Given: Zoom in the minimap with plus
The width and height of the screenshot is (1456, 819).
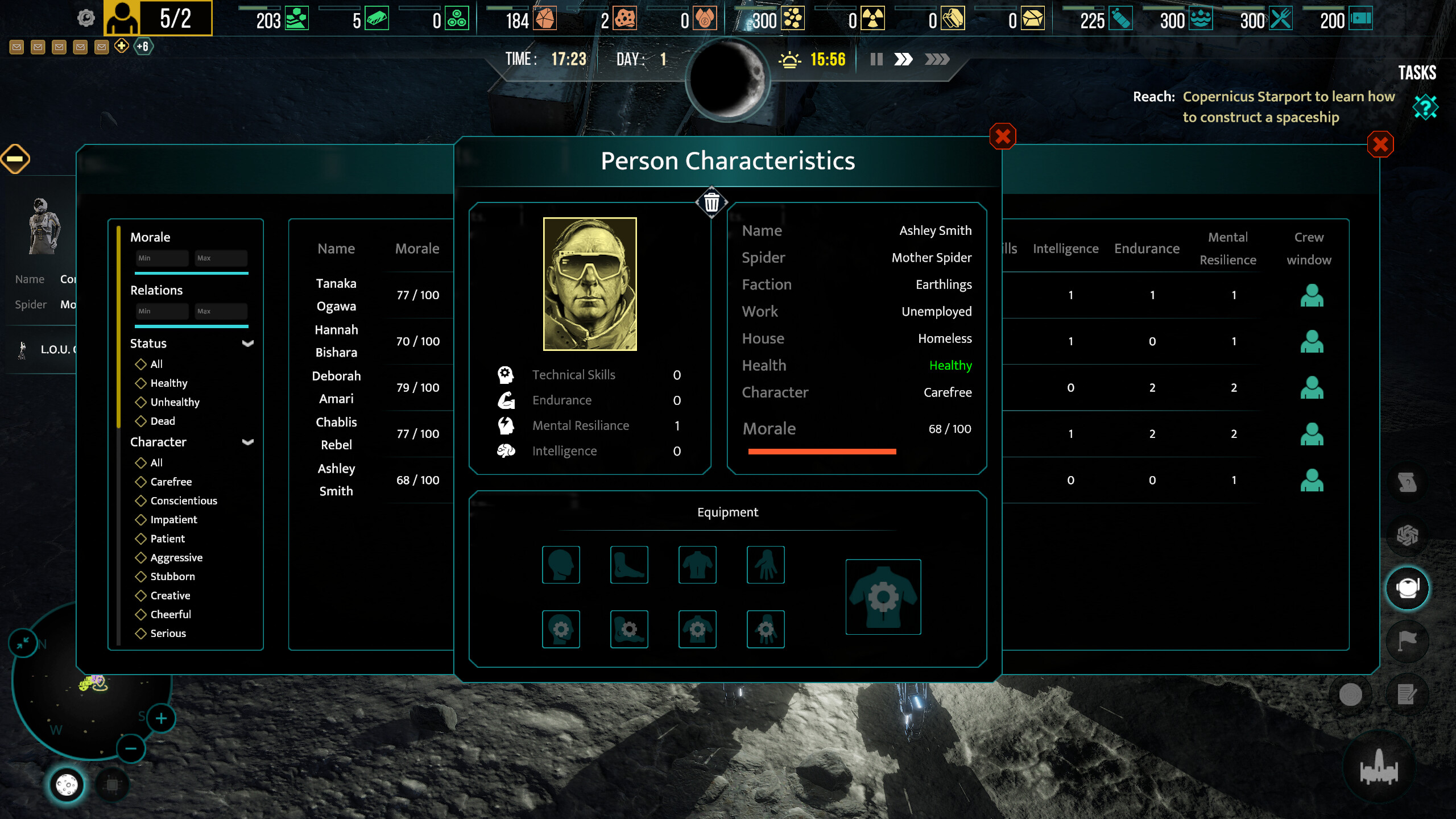Looking at the screenshot, I should pos(162,718).
